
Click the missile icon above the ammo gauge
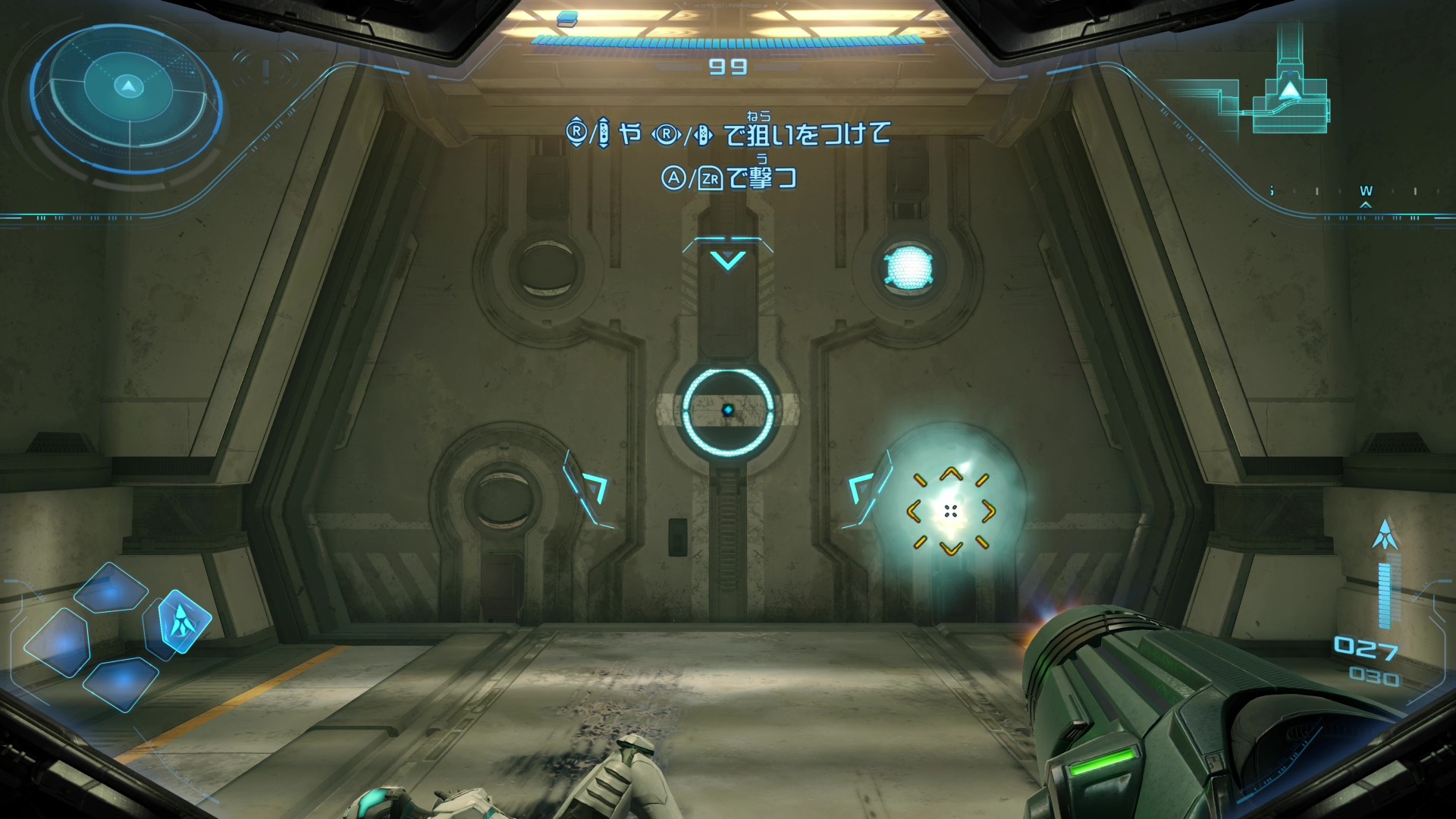click(x=1385, y=535)
